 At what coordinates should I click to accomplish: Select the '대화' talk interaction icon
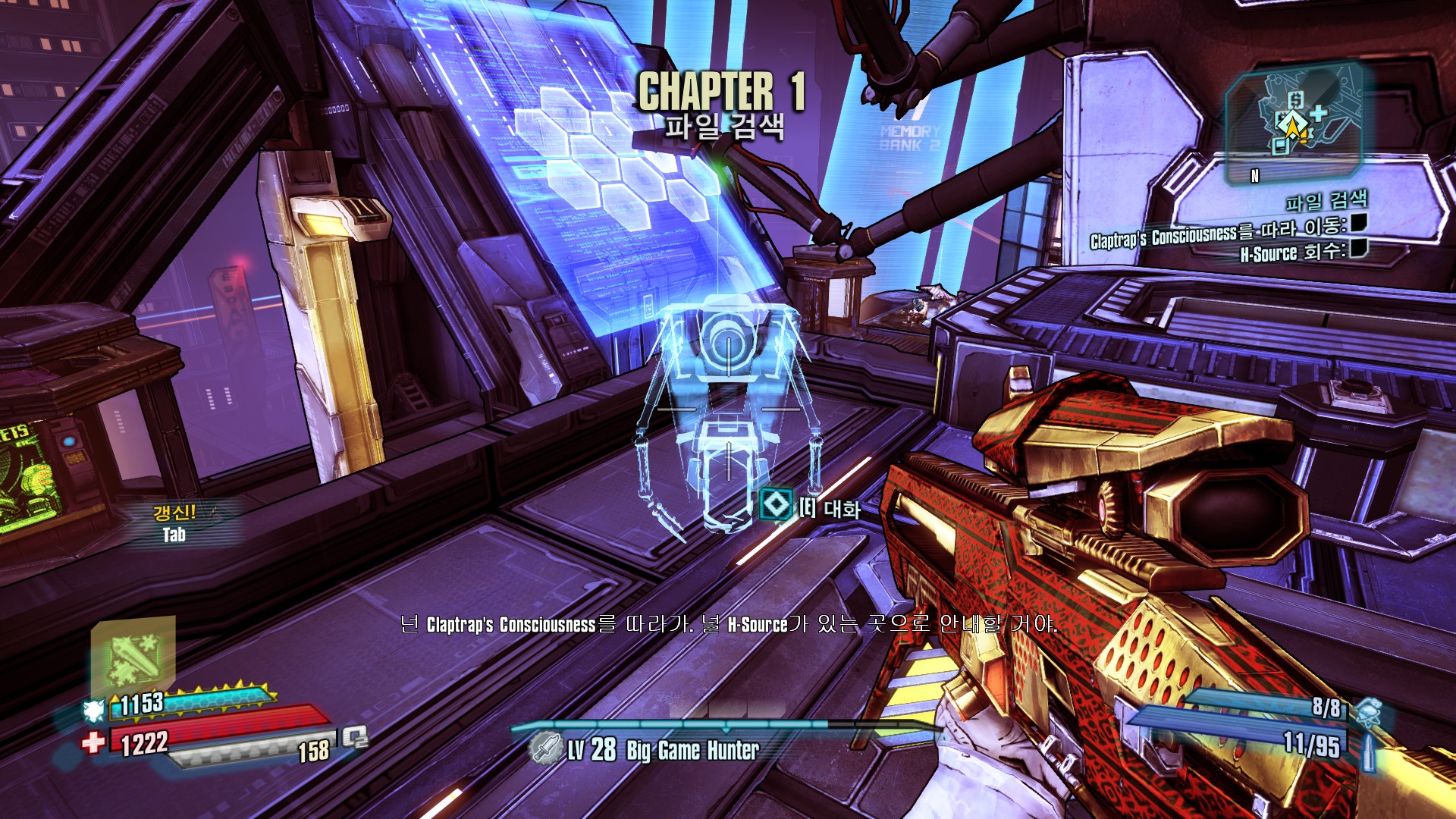[775, 505]
